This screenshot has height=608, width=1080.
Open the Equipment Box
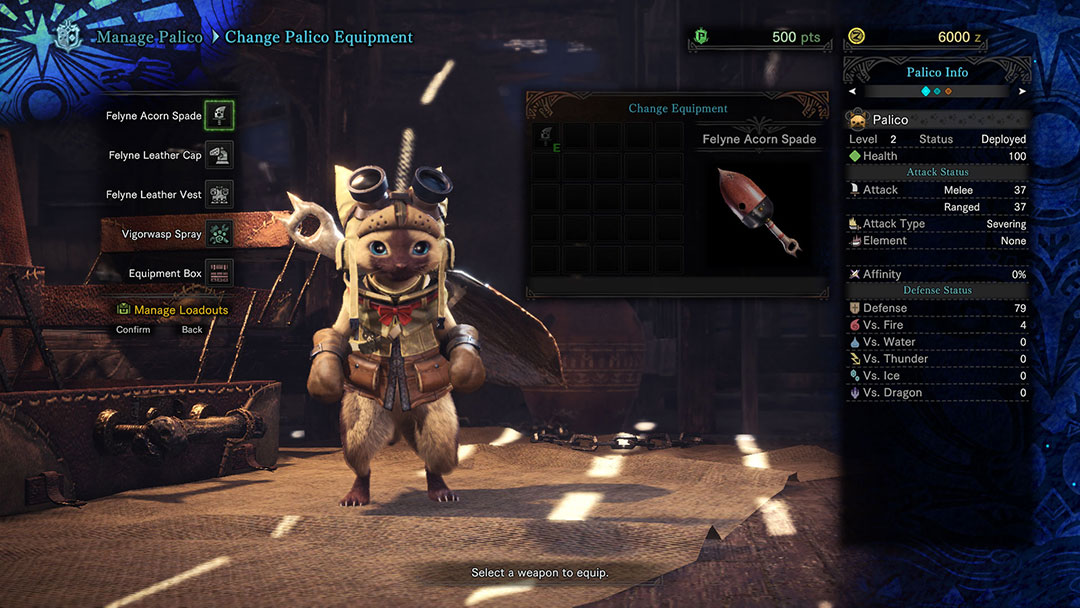(219, 273)
